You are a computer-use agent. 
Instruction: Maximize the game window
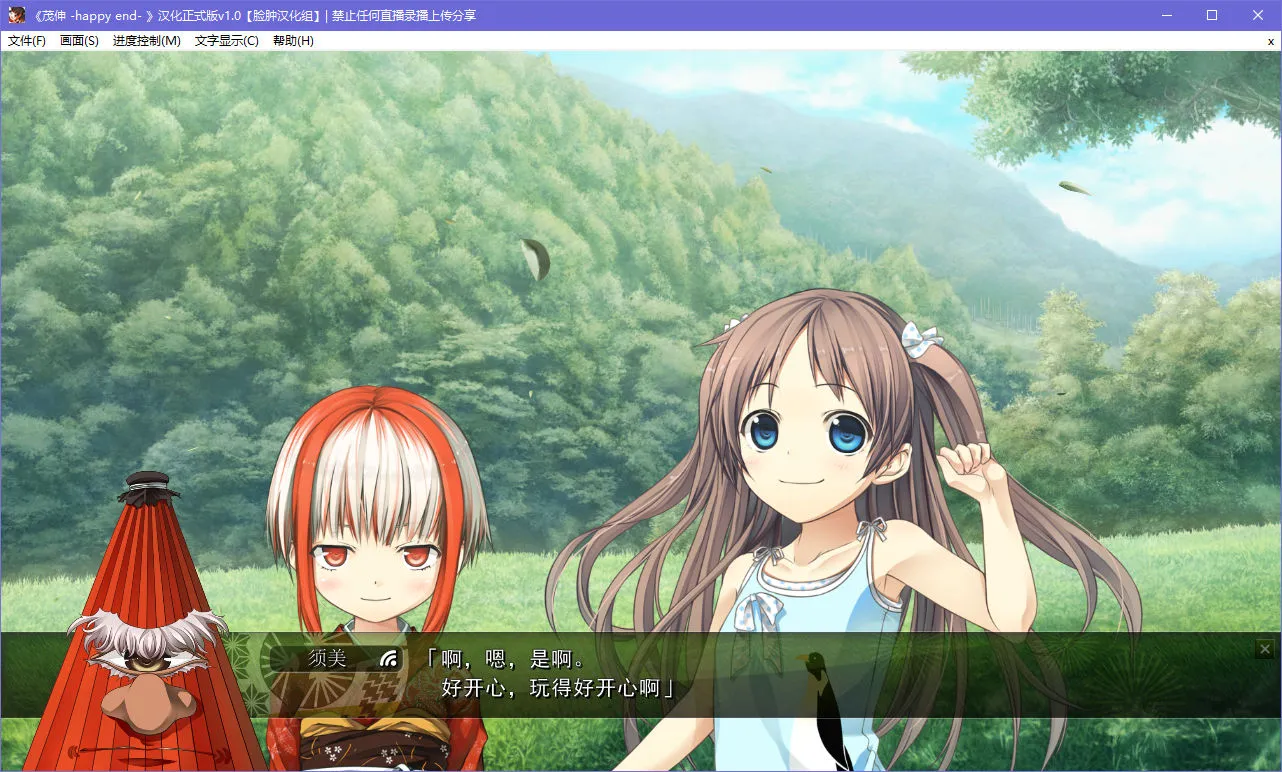pyautogui.click(x=1212, y=15)
